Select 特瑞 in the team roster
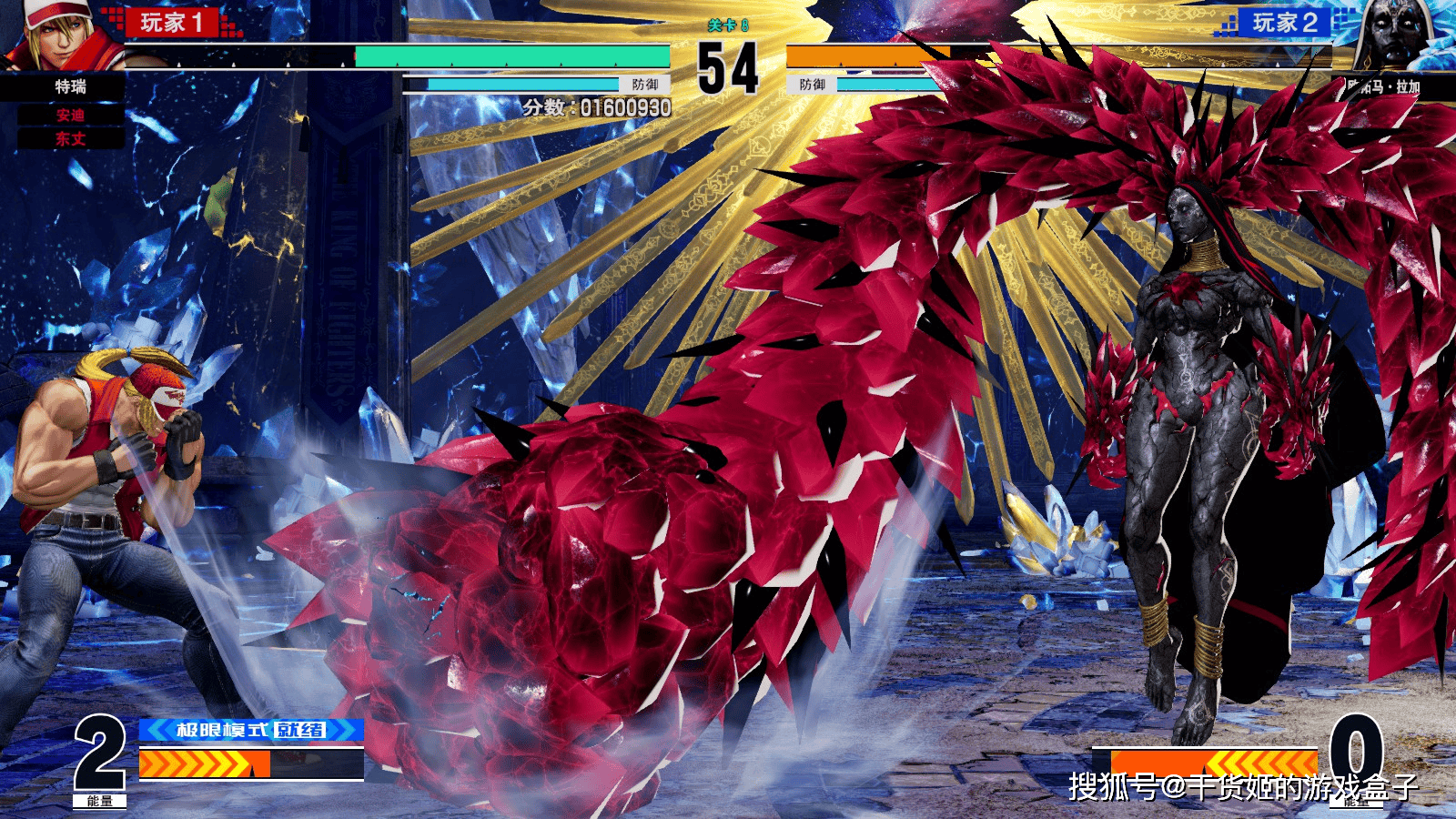 pos(70,87)
